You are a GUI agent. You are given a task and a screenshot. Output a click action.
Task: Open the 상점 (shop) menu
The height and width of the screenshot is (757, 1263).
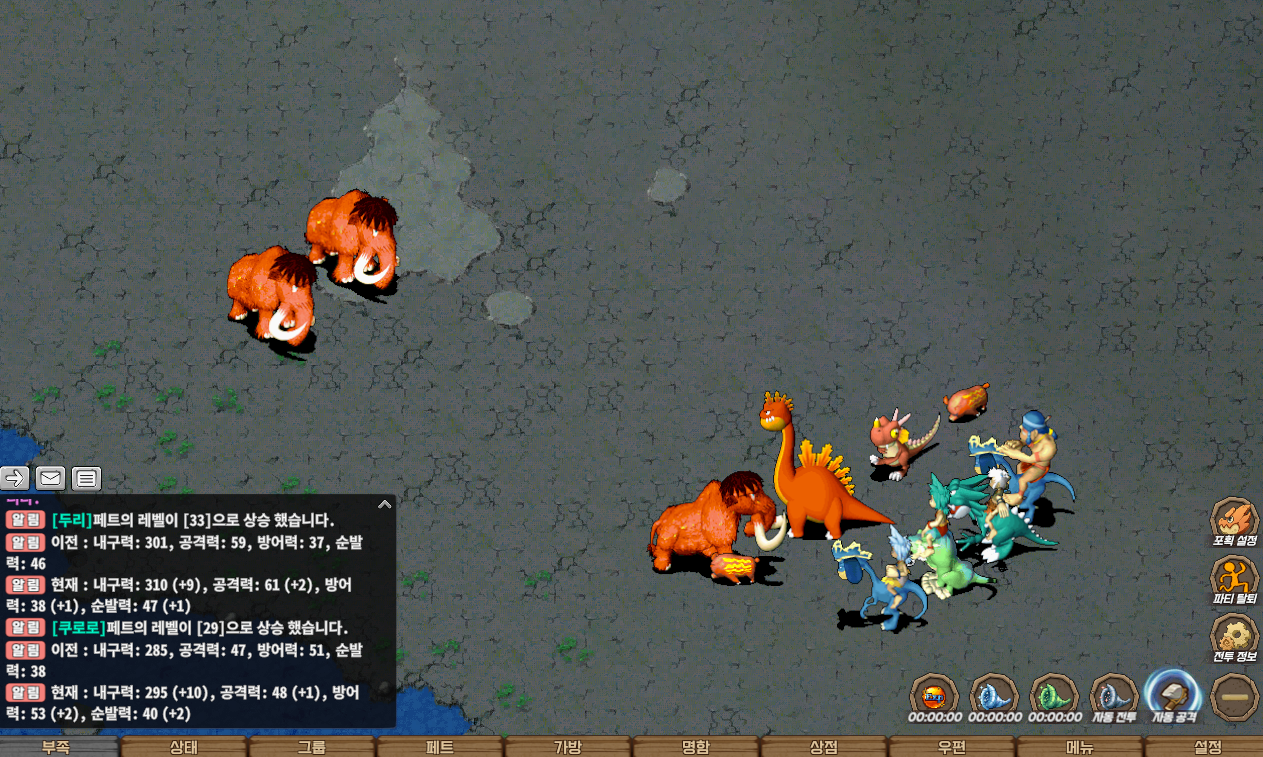pos(824,747)
